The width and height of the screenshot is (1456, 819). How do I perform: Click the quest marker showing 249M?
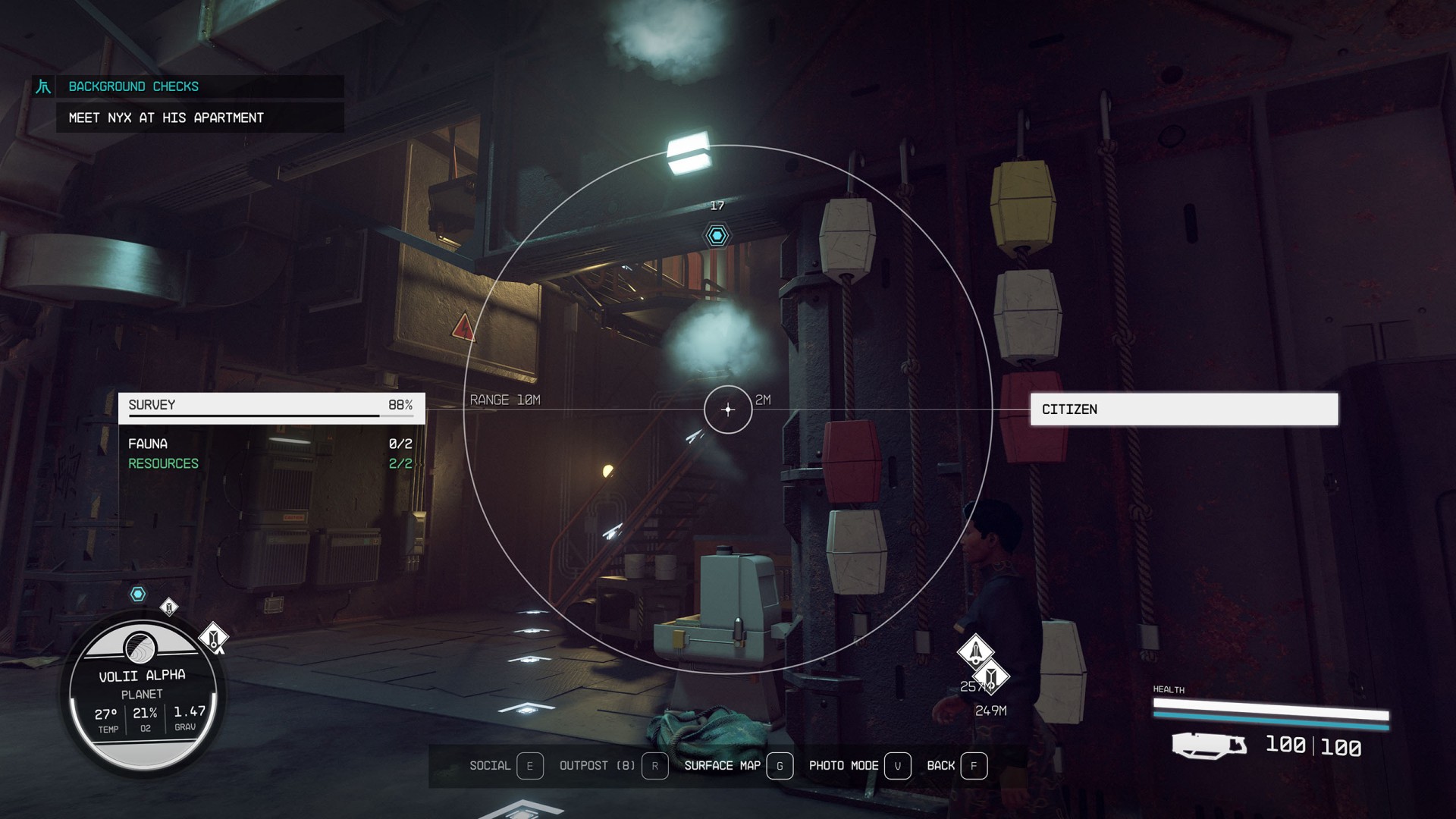(x=991, y=676)
